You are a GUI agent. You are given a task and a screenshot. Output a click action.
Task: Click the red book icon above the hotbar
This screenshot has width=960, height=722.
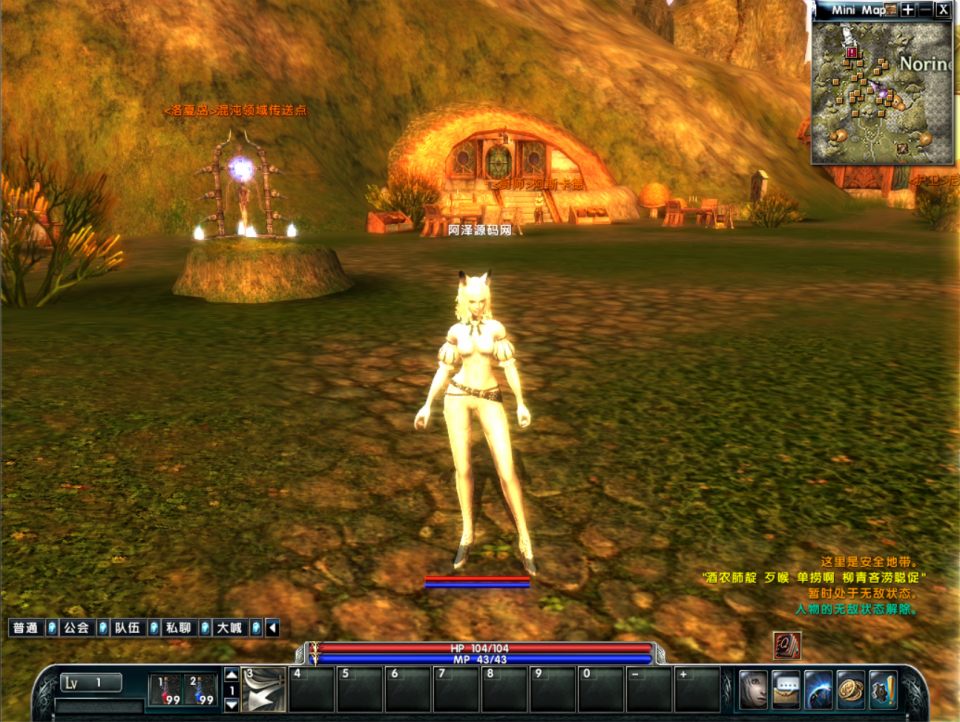[x=787, y=646]
